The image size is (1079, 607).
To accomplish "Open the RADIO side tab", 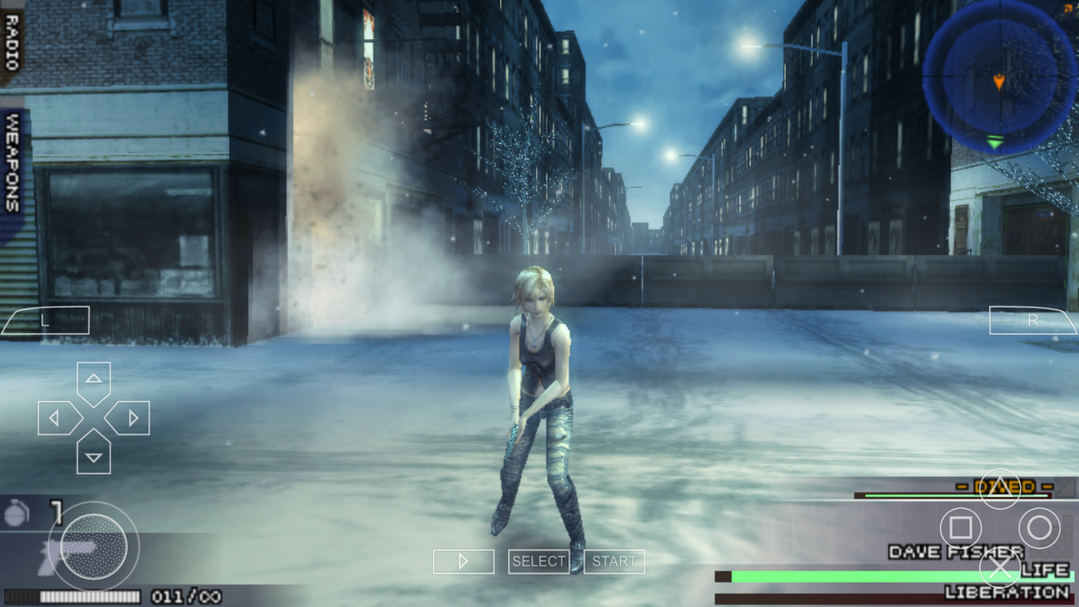I will (12, 42).
